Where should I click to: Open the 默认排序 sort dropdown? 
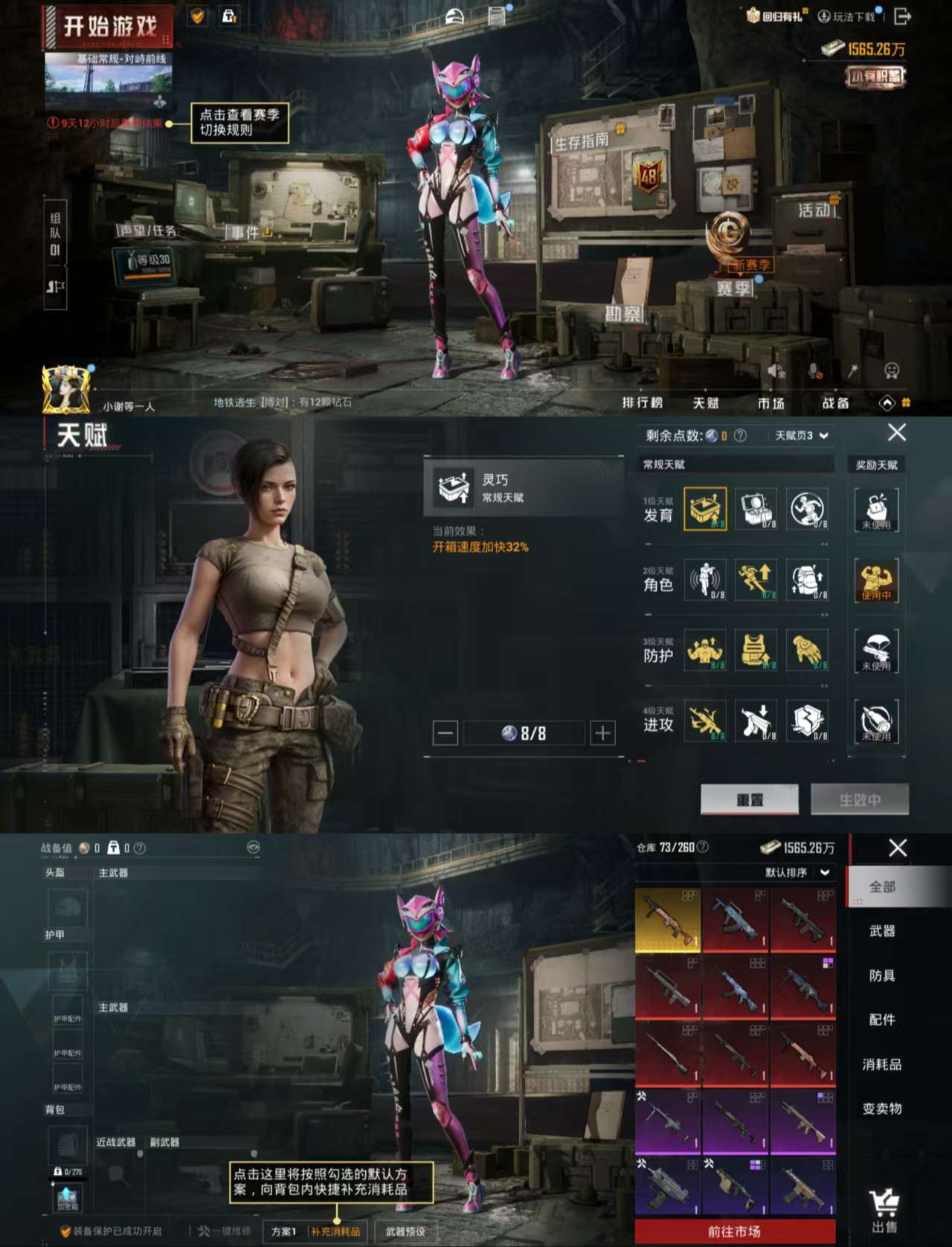coord(797,872)
